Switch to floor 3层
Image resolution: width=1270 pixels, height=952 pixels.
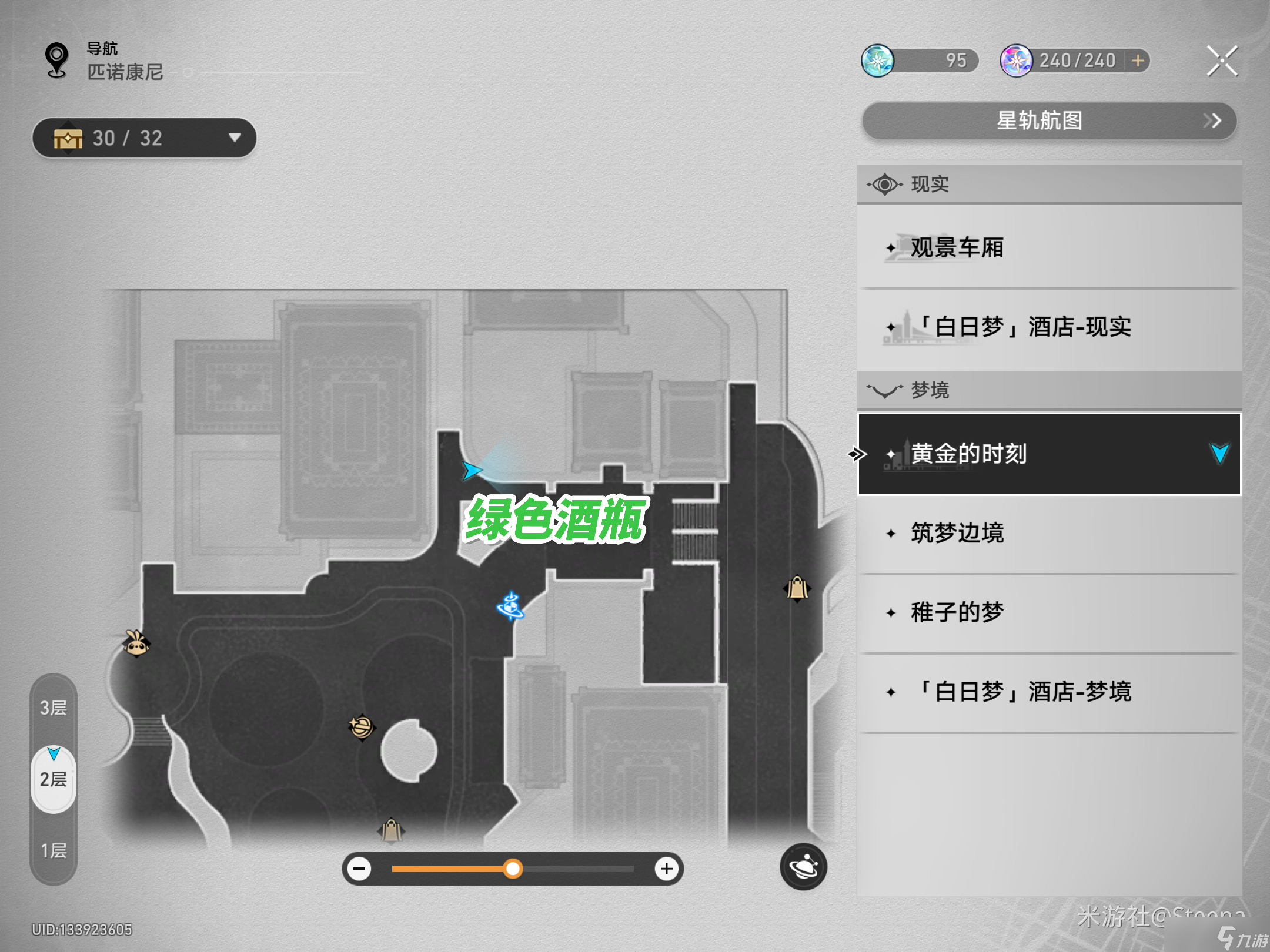pyautogui.click(x=54, y=708)
